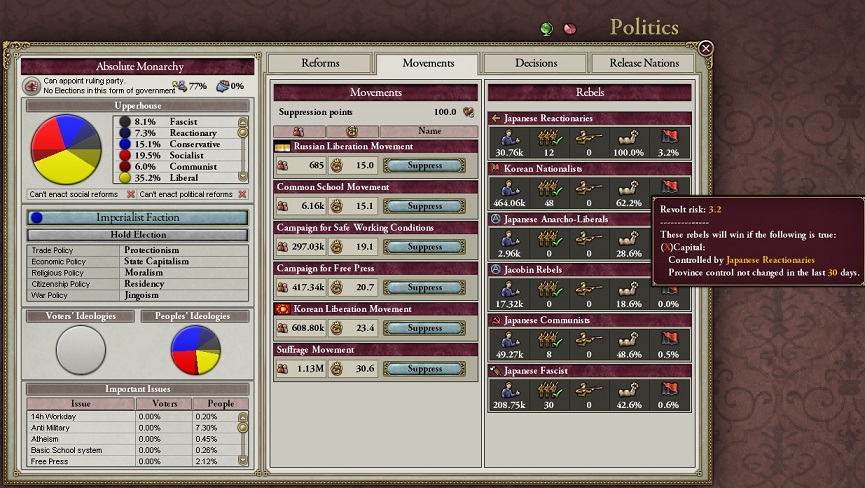The width and height of the screenshot is (865, 488).
Task: Suppress the Russian Liberation Movement
Action: tap(425, 166)
